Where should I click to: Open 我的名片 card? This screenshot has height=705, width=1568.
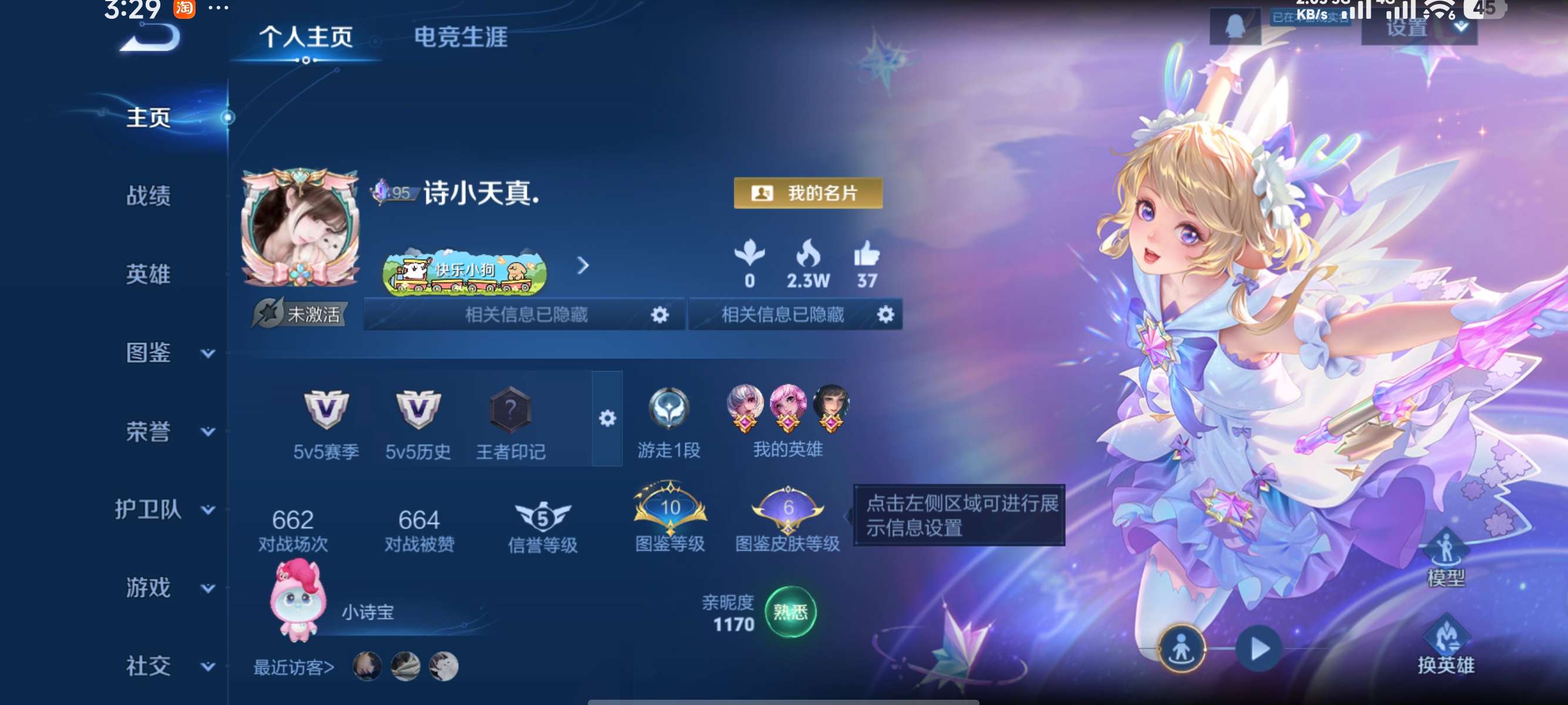tap(807, 194)
